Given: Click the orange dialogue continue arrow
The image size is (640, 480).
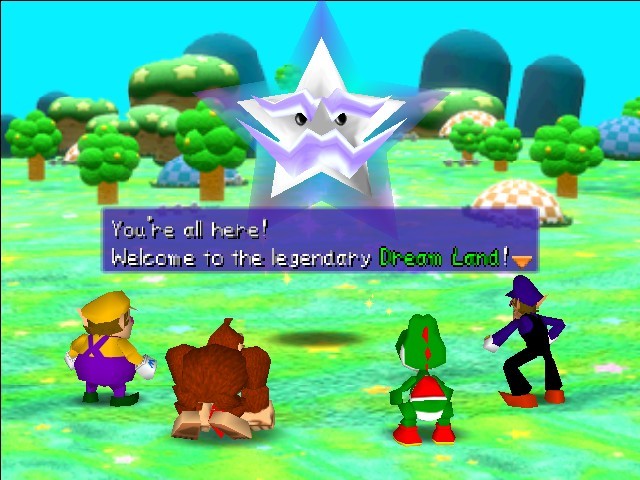Looking at the screenshot, I should (x=521, y=260).
